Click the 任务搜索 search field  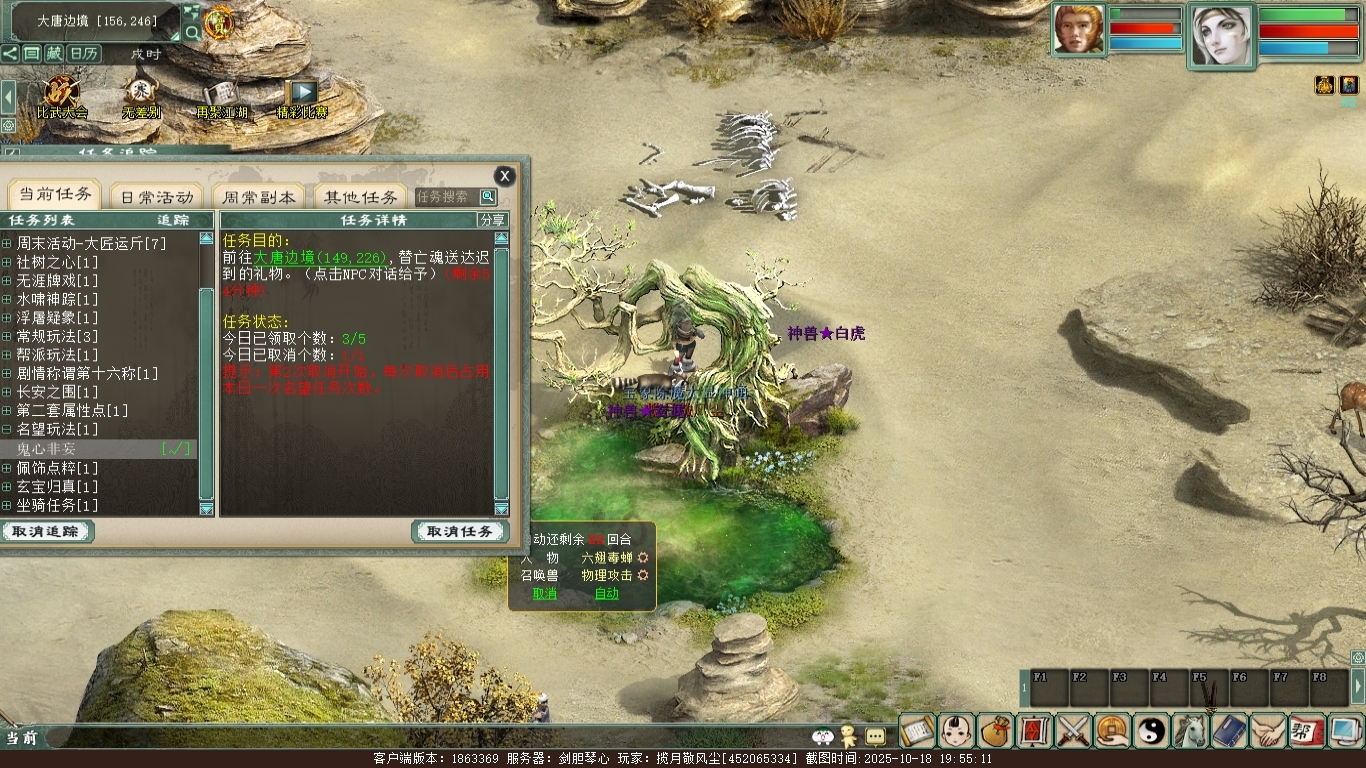(445, 197)
